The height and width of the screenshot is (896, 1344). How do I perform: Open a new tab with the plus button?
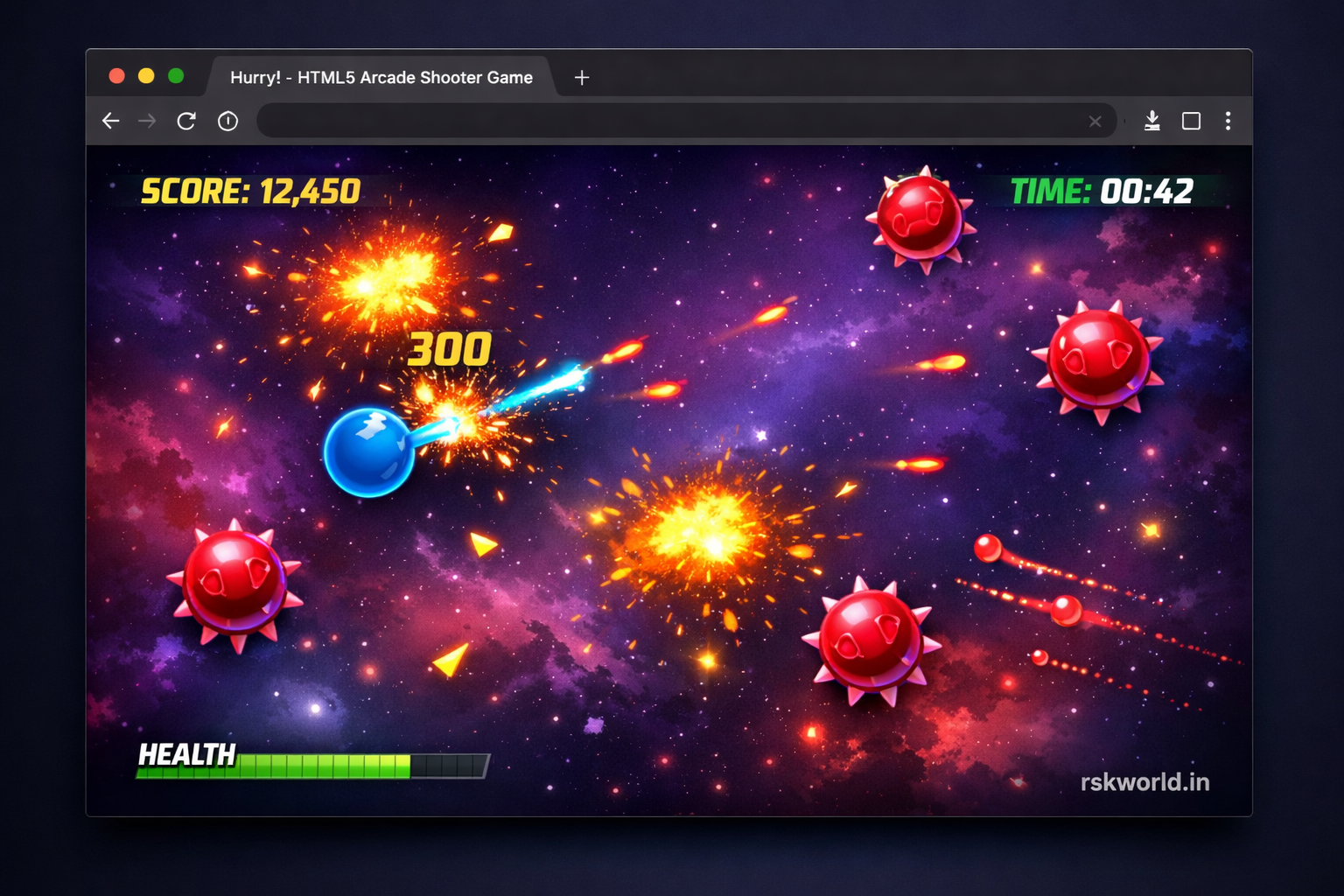pyautogui.click(x=581, y=77)
